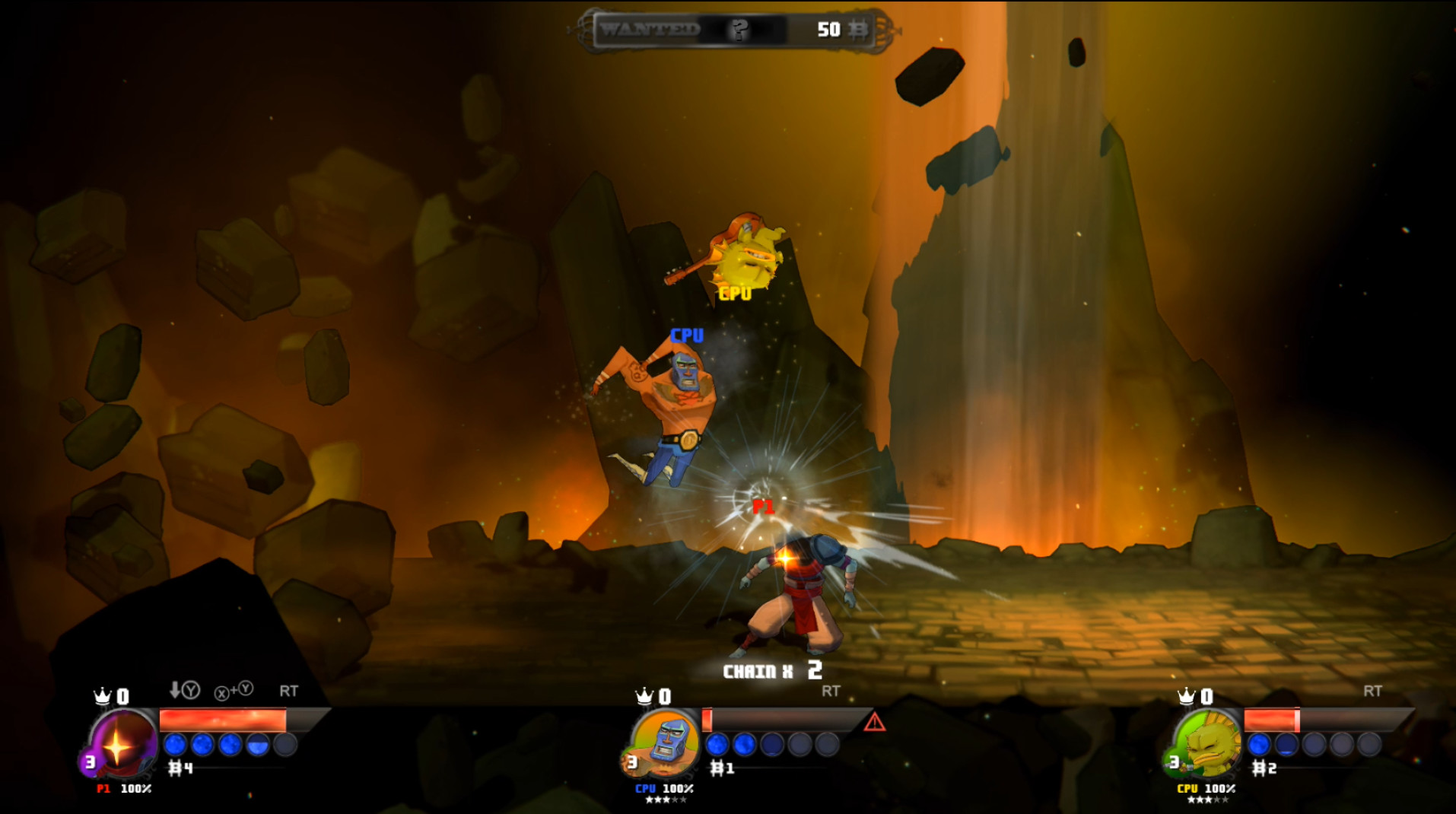Toggle the RT prompt above the fish character's HUD
Screen dimensions: 1456x814
1374,692
